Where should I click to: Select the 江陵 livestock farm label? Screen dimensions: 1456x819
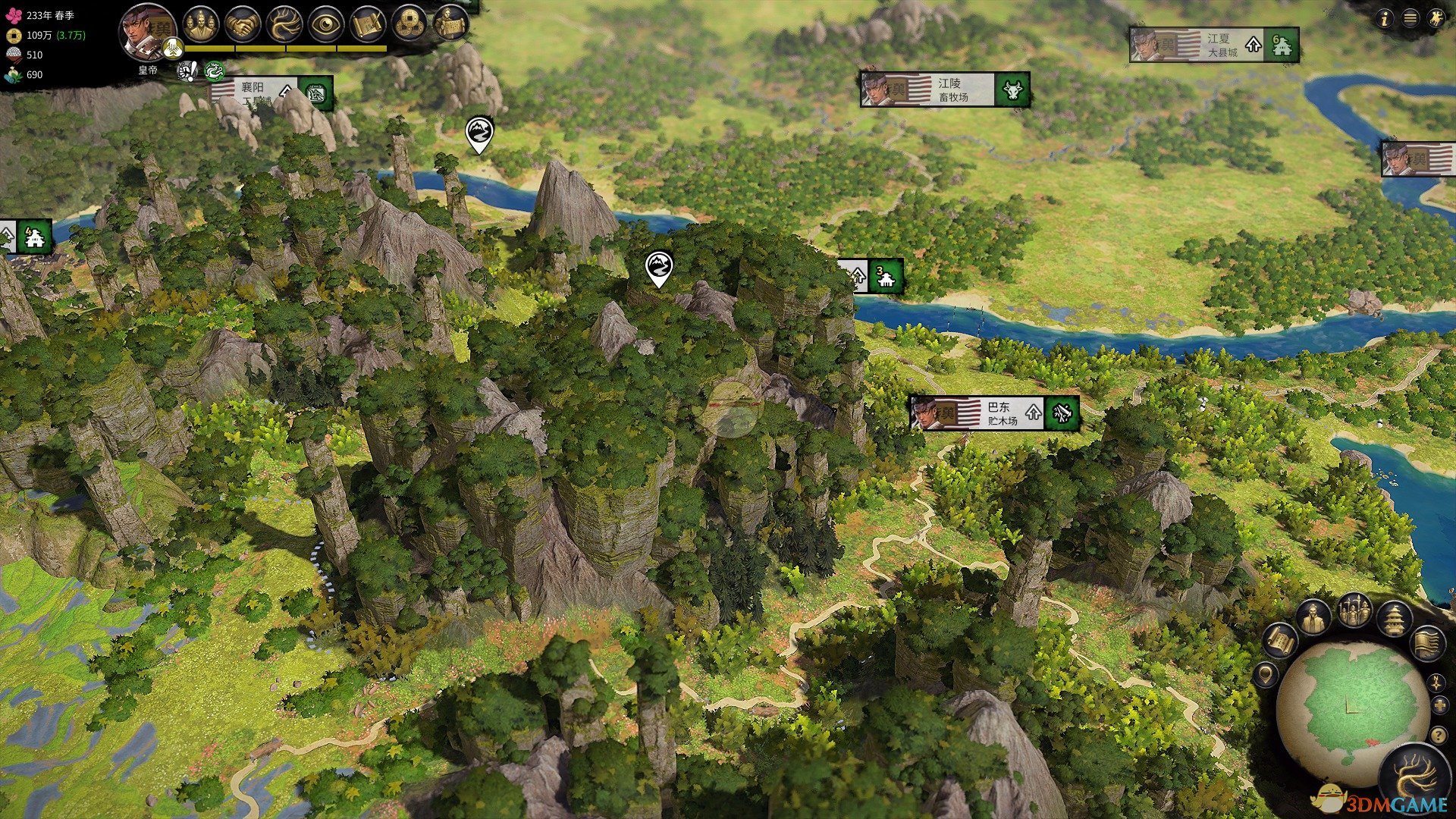[x=944, y=89]
